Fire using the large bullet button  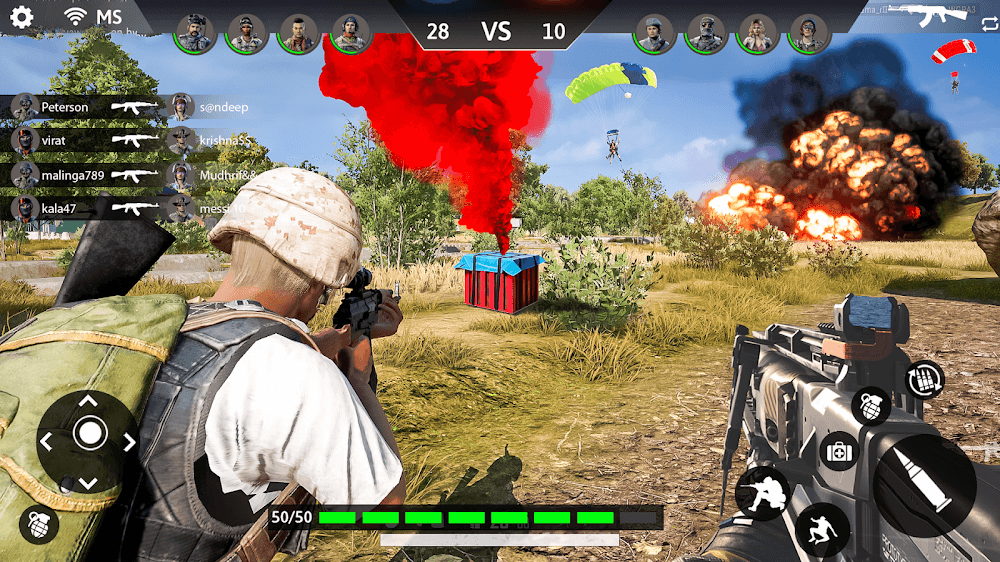pos(924,484)
